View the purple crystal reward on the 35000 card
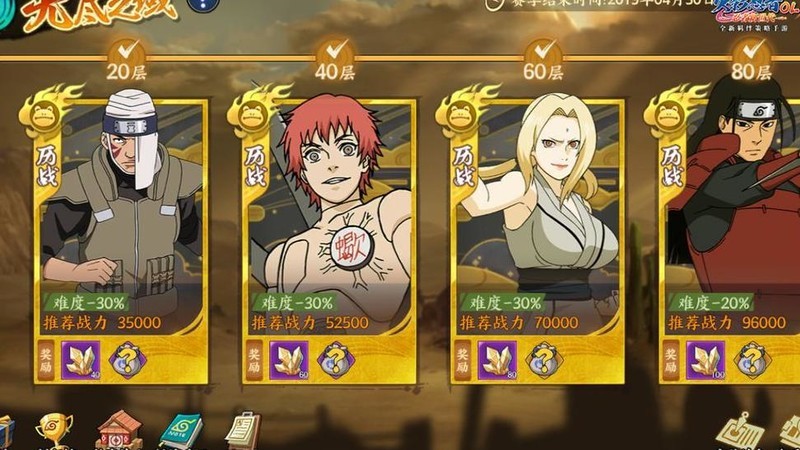 tap(81, 360)
